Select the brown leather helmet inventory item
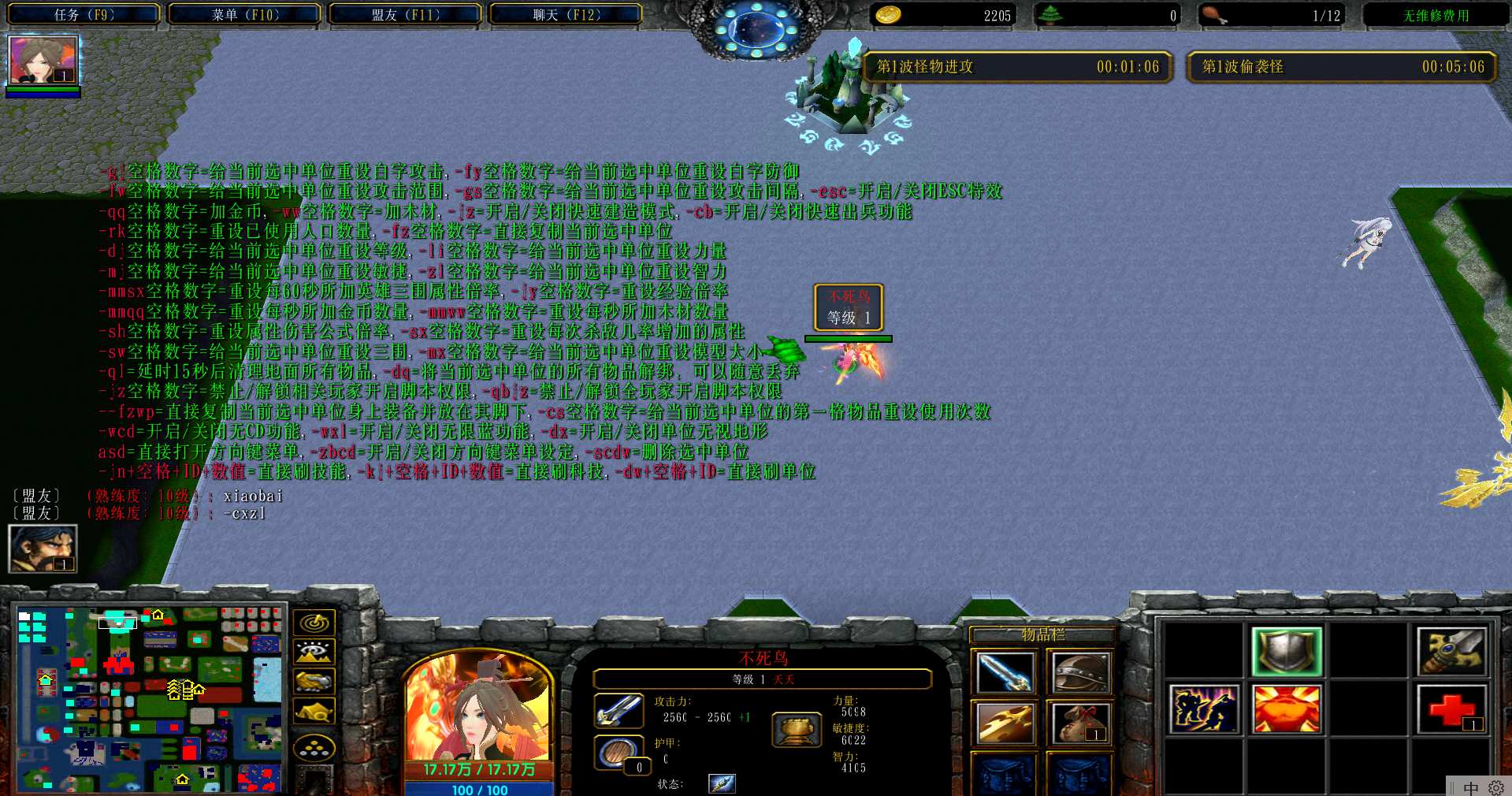Image resolution: width=1512 pixels, height=796 pixels. pos(1080,672)
